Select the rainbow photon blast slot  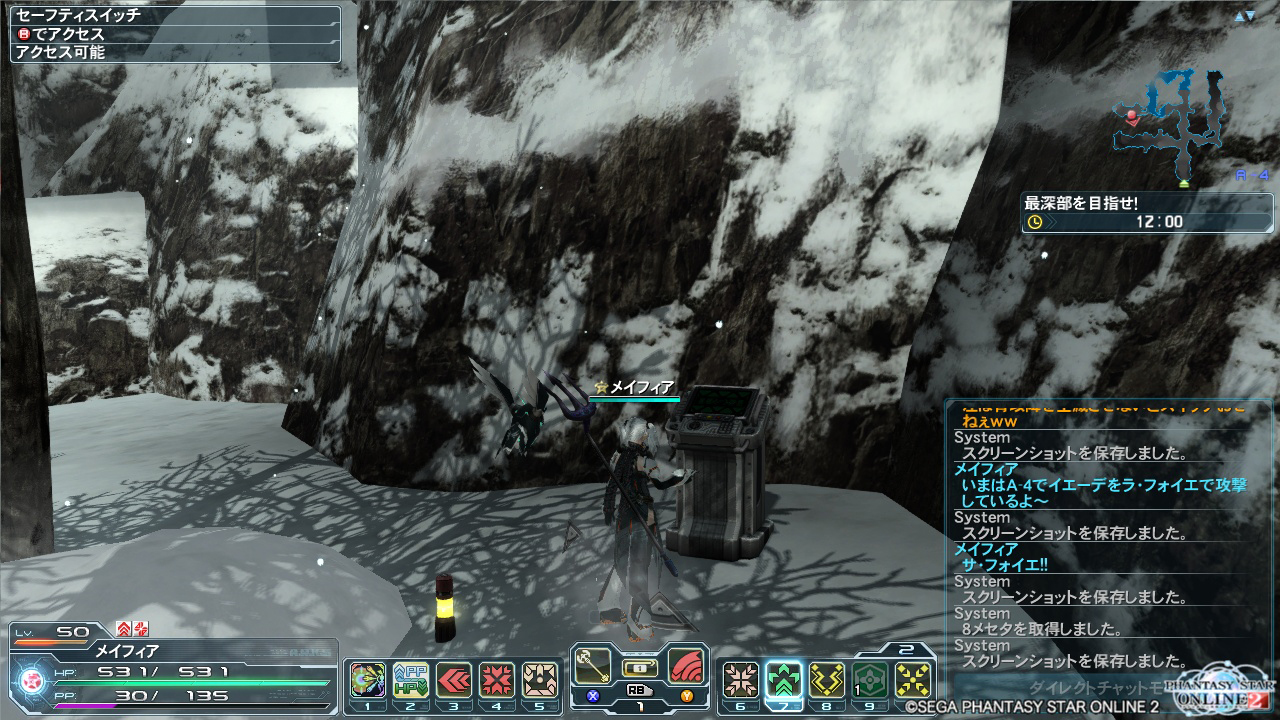coord(367,679)
